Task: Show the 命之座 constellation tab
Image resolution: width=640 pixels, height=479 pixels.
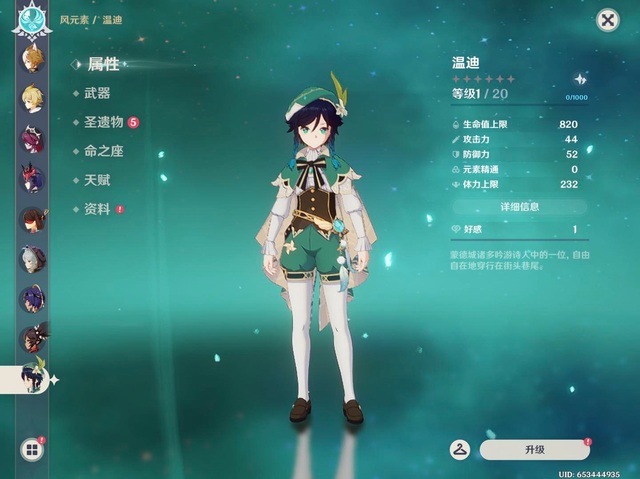Action: coord(103,151)
